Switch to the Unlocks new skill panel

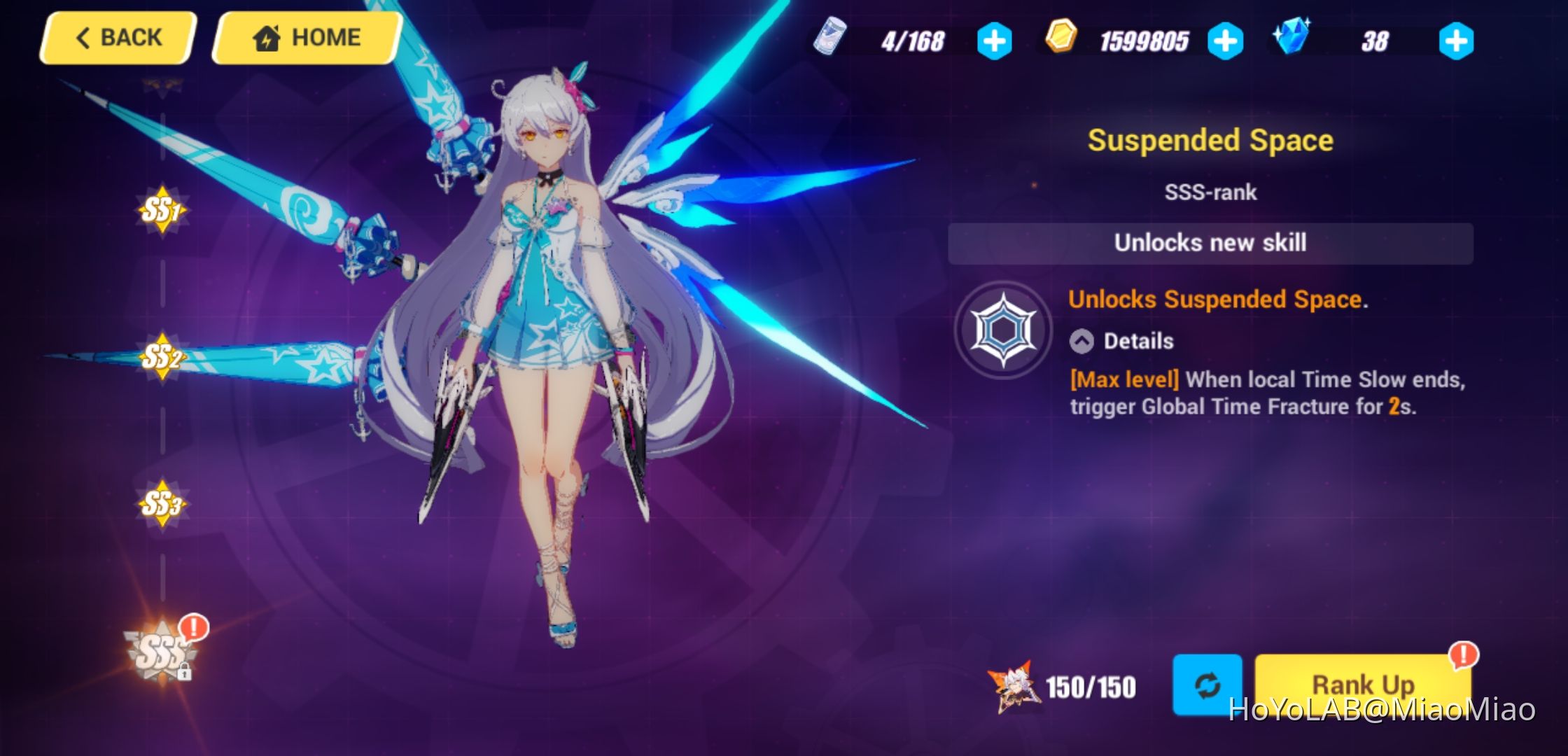click(x=1209, y=243)
